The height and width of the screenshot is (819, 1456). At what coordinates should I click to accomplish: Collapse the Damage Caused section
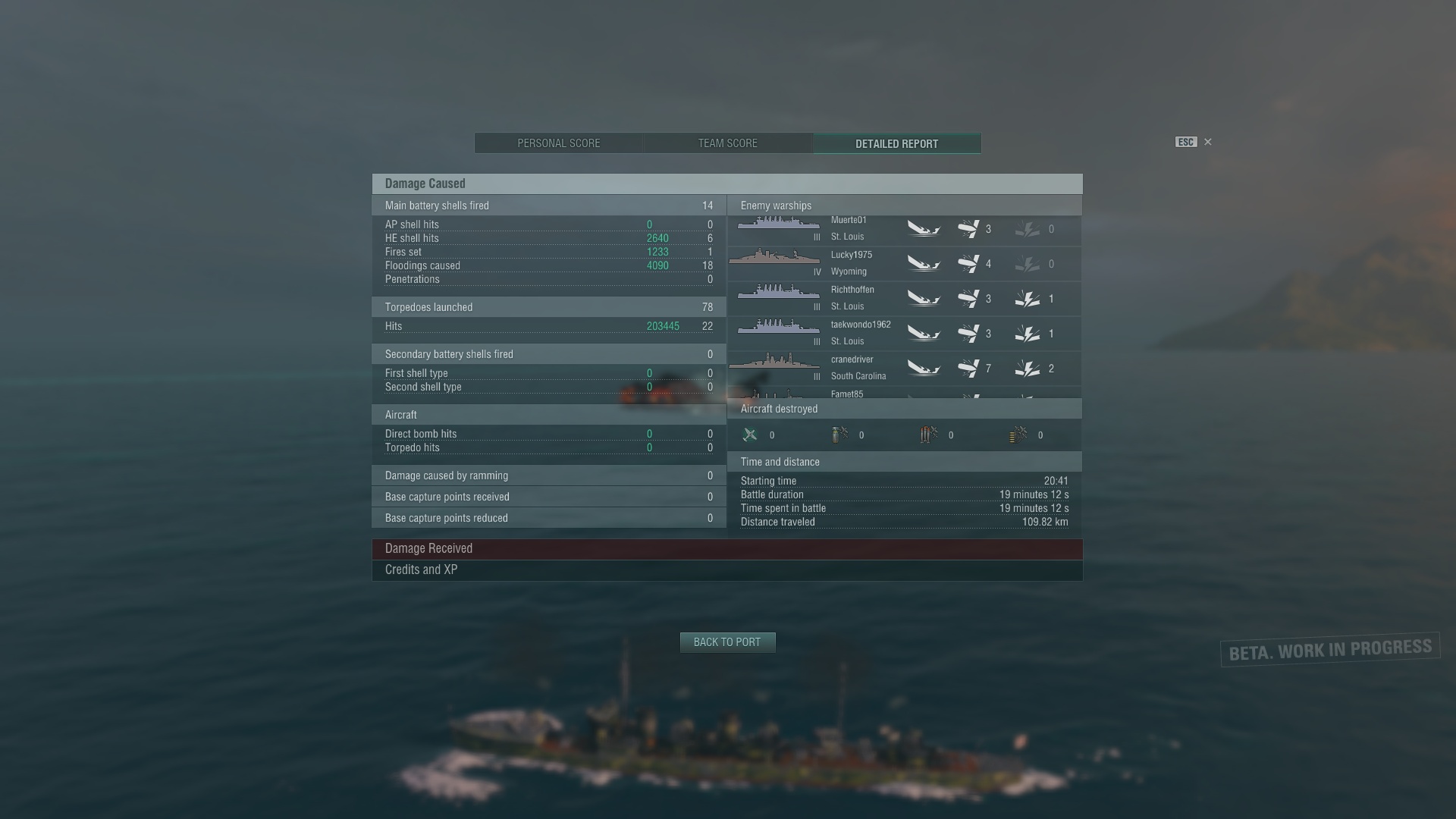[x=727, y=183]
